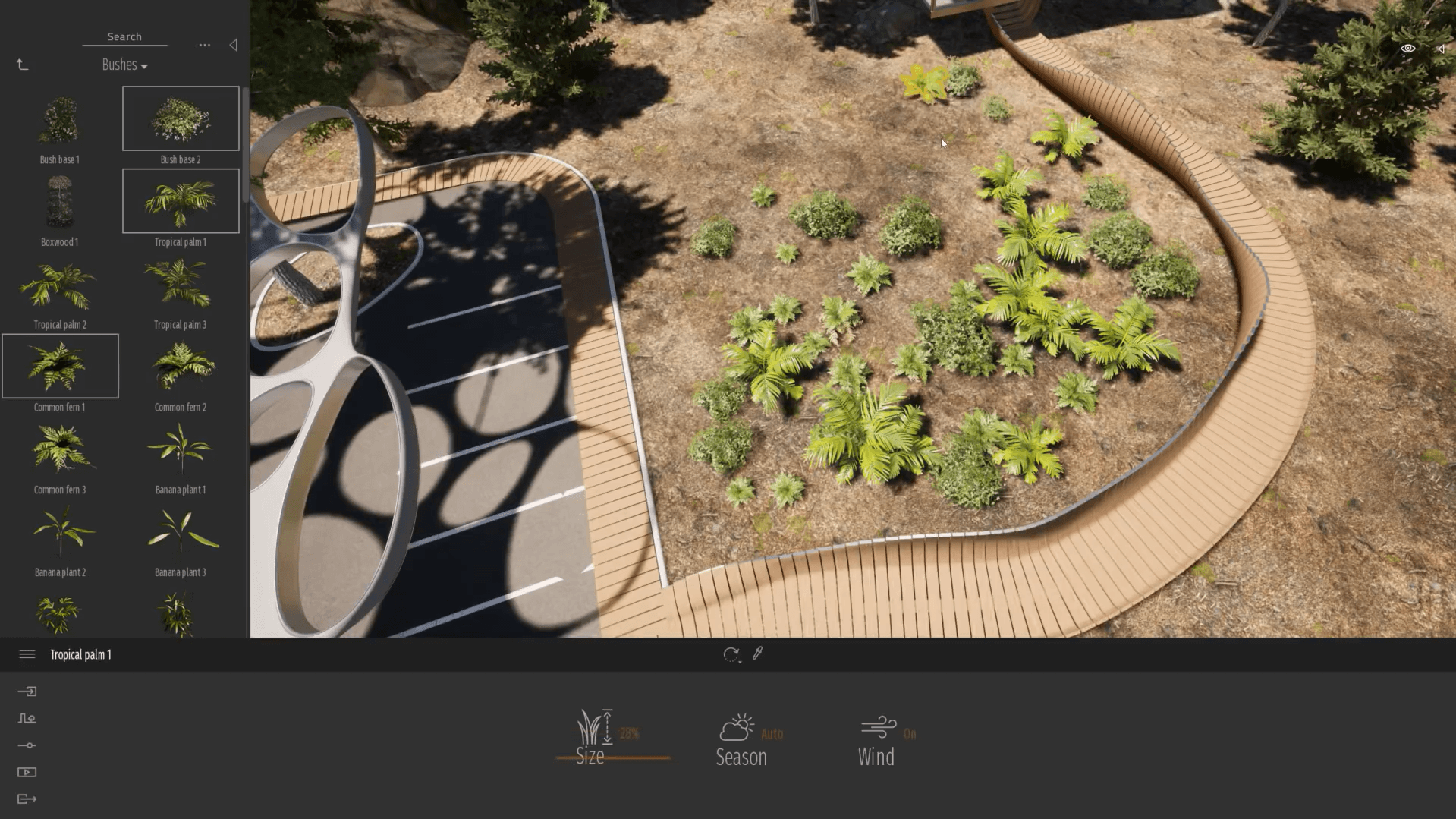This screenshot has width=1456, height=819.
Task: Collapse the library panel with the arrow
Action: pyautogui.click(x=233, y=46)
